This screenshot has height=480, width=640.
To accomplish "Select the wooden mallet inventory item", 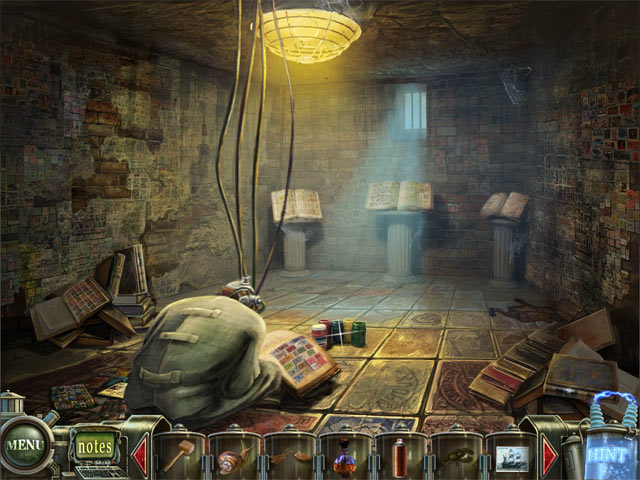I will point(180,457).
